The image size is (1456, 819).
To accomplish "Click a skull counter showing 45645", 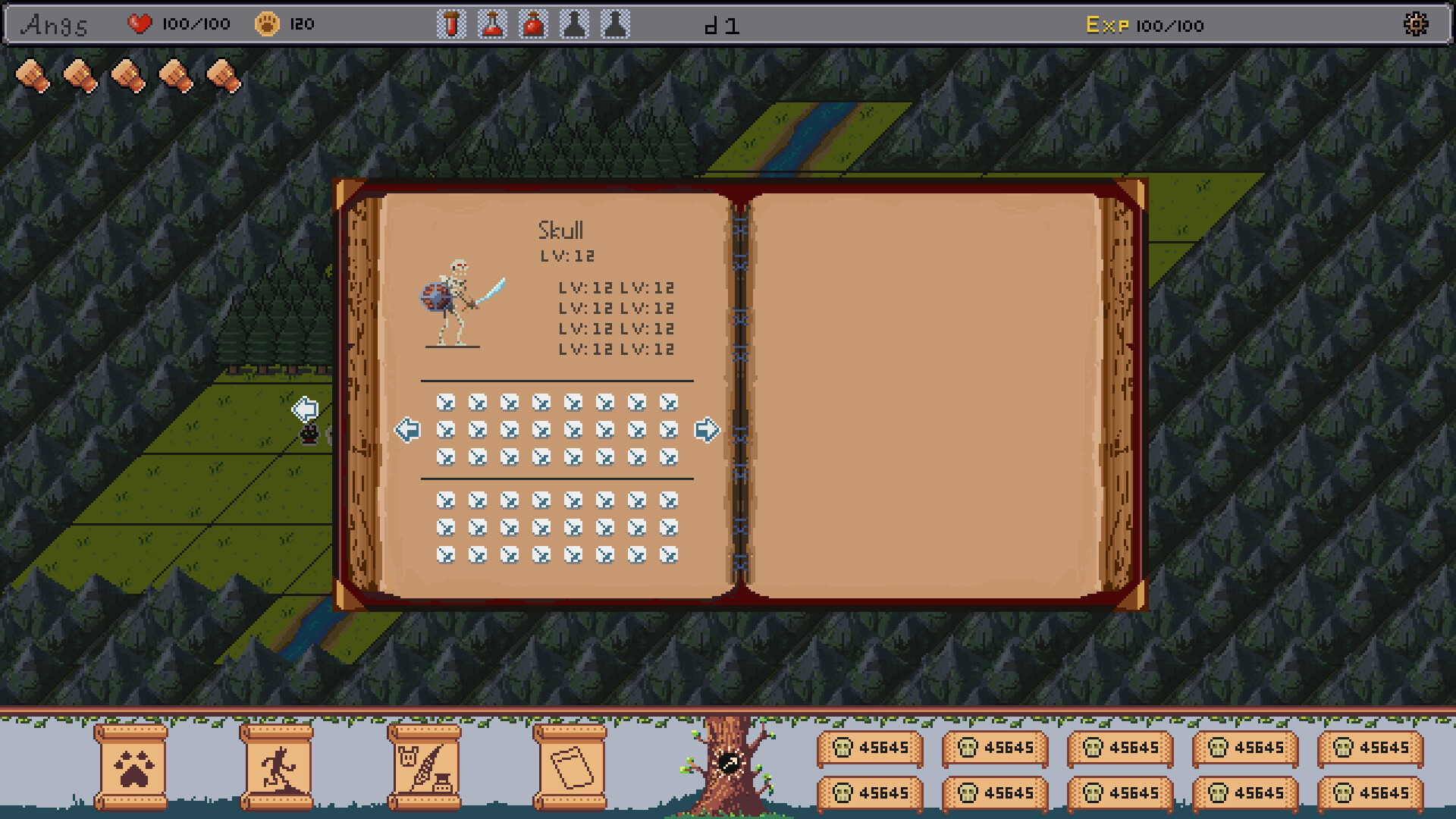I will click(x=871, y=747).
